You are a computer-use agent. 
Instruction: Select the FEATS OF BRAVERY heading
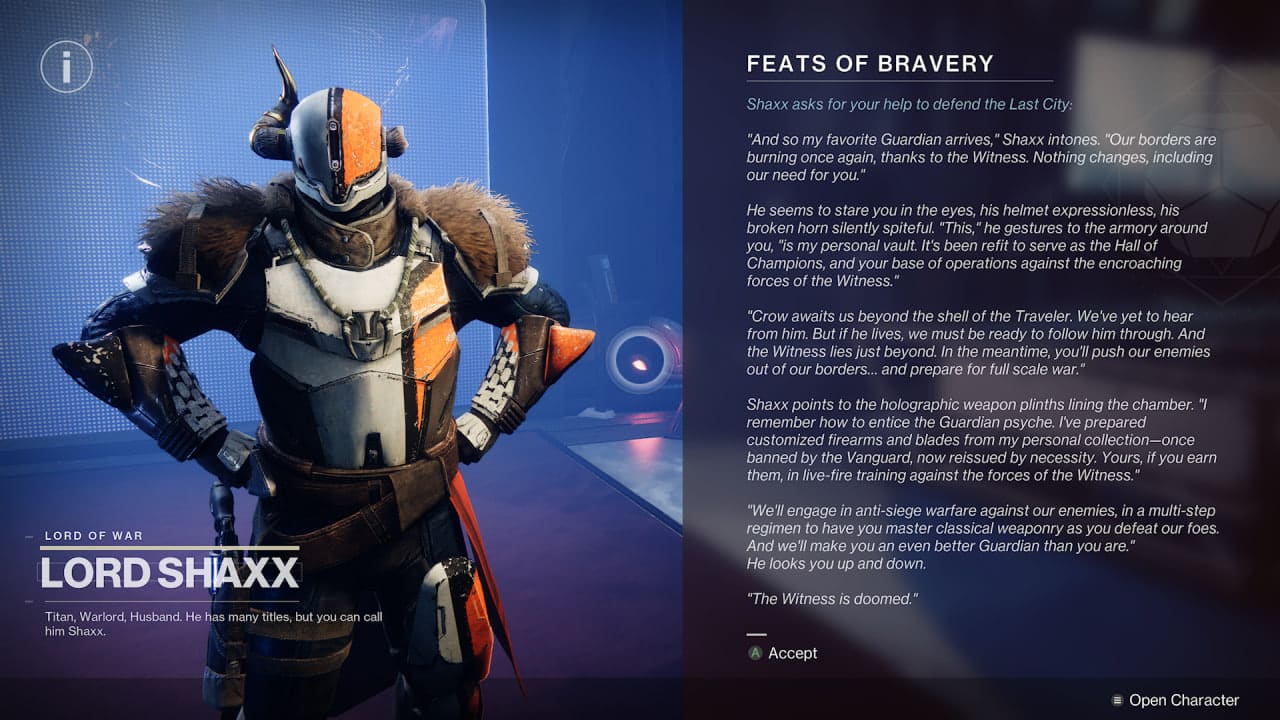click(x=868, y=63)
